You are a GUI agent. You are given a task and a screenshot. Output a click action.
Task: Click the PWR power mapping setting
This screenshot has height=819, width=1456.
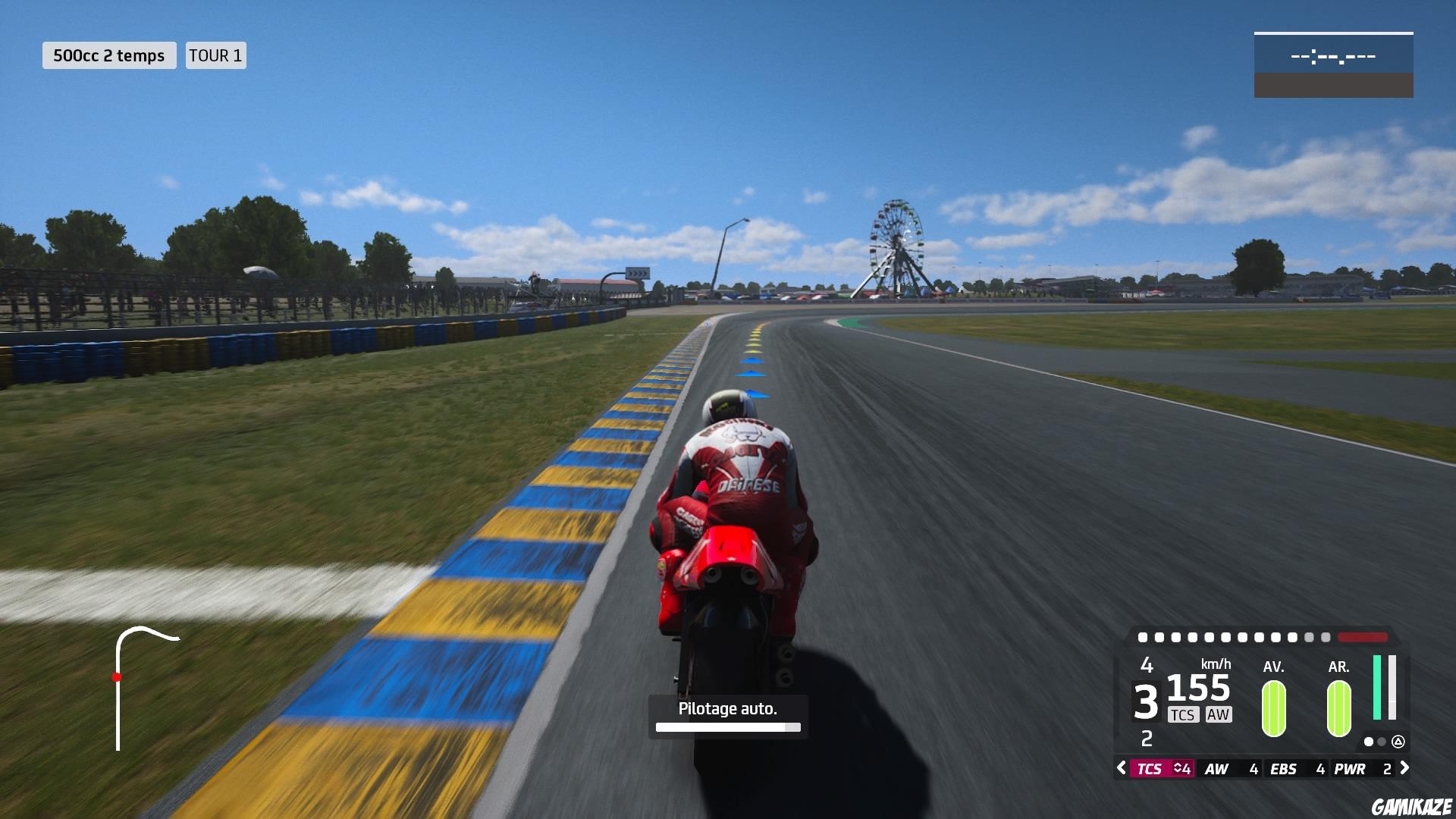coord(1349,768)
